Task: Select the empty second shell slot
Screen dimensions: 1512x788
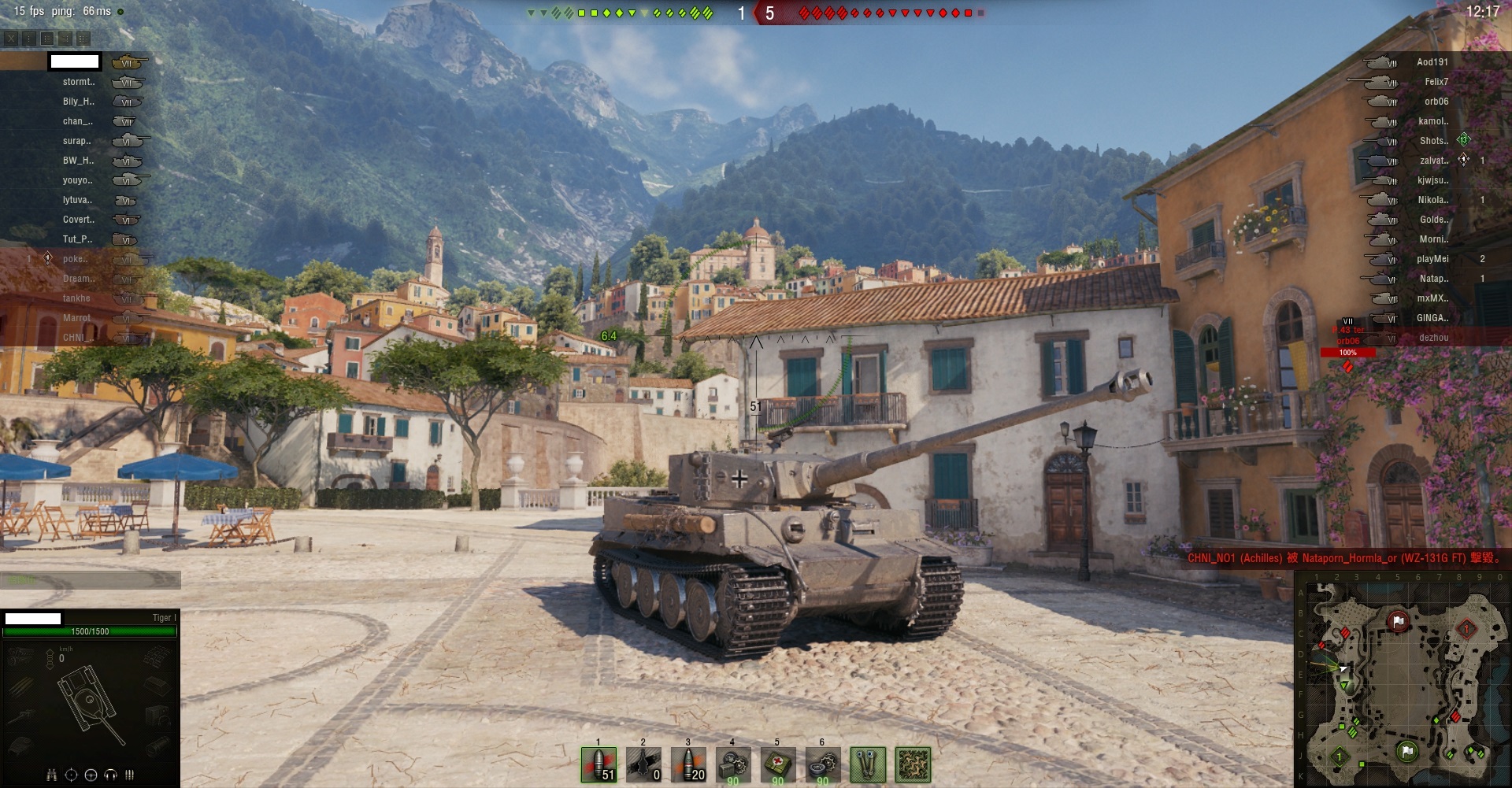Action: (643, 764)
